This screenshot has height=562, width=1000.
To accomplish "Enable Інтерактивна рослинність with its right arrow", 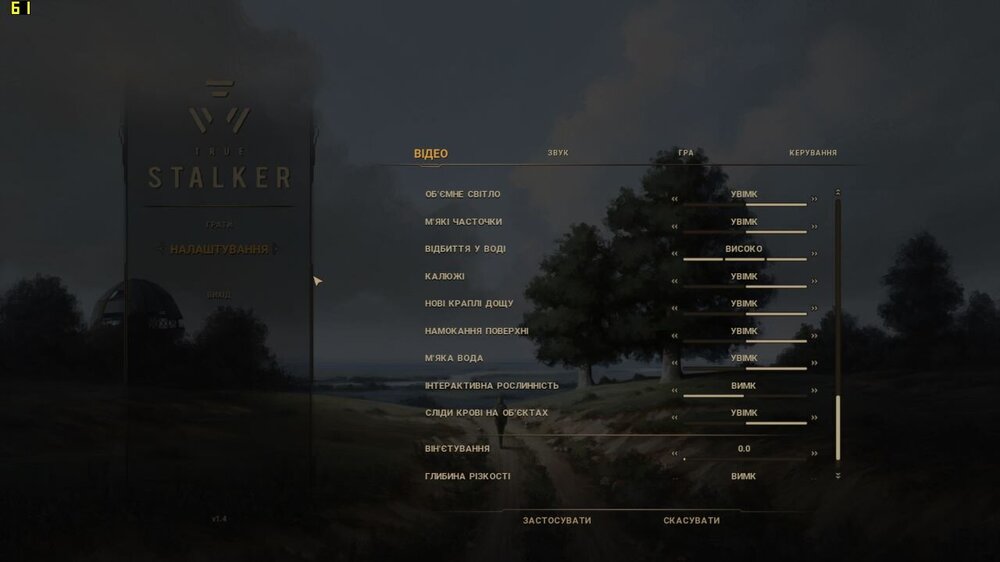I will tap(814, 391).
